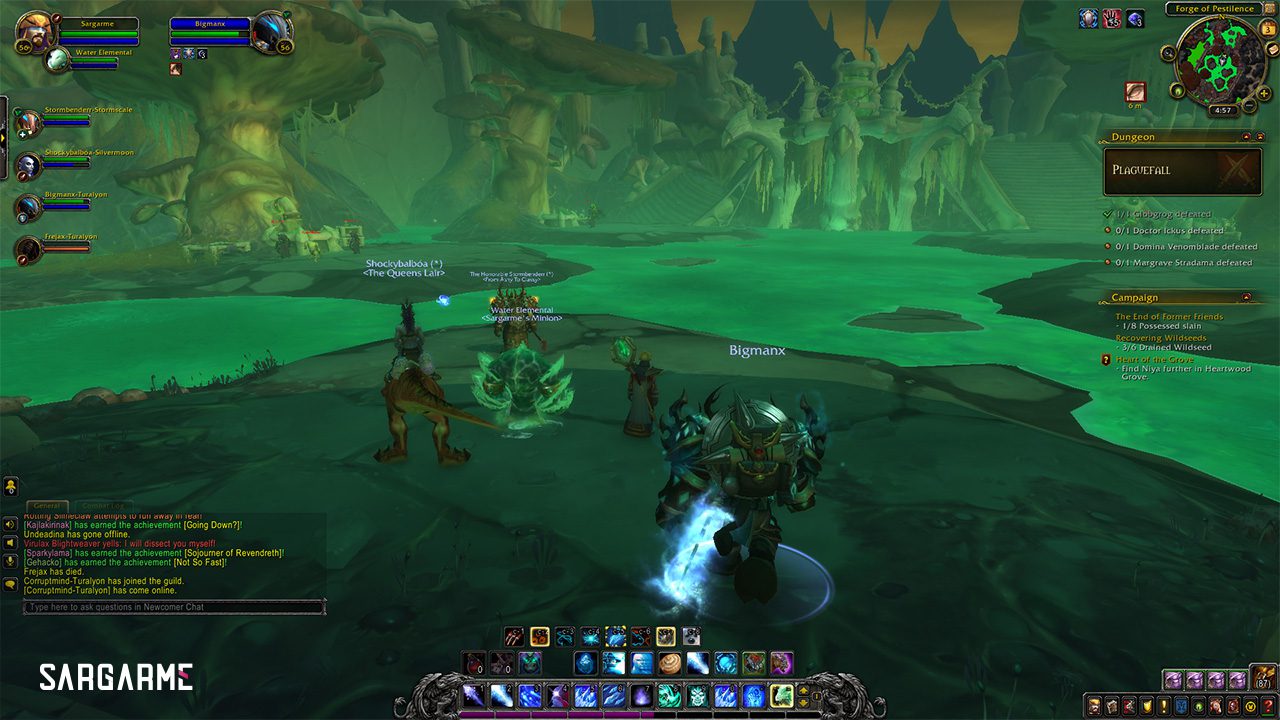Open the quest log exclamation mark button
The width and height of the screenshot is (1280, 720).
(1163, 706)
